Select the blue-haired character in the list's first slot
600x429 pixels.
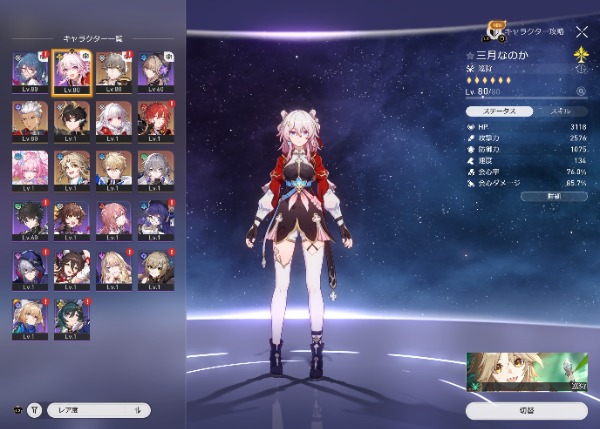29,72
